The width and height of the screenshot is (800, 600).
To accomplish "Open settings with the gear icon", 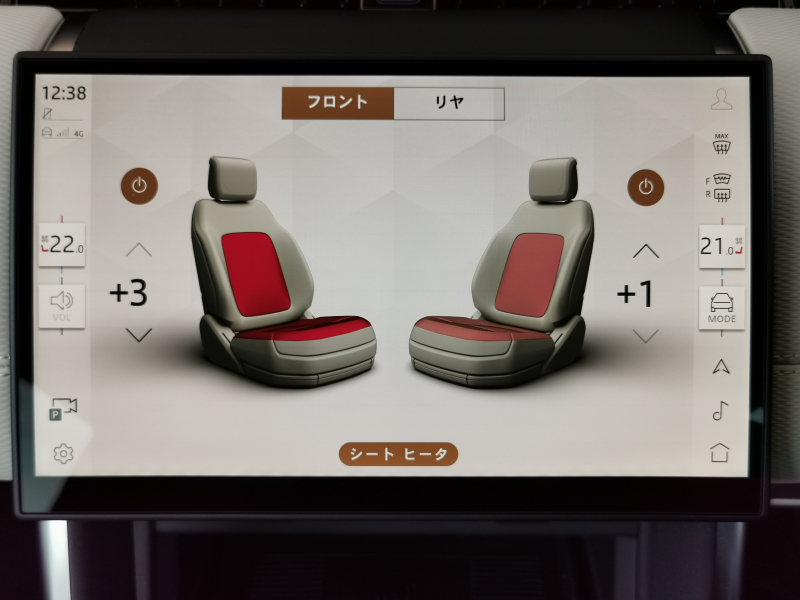I will click(63, 454).
